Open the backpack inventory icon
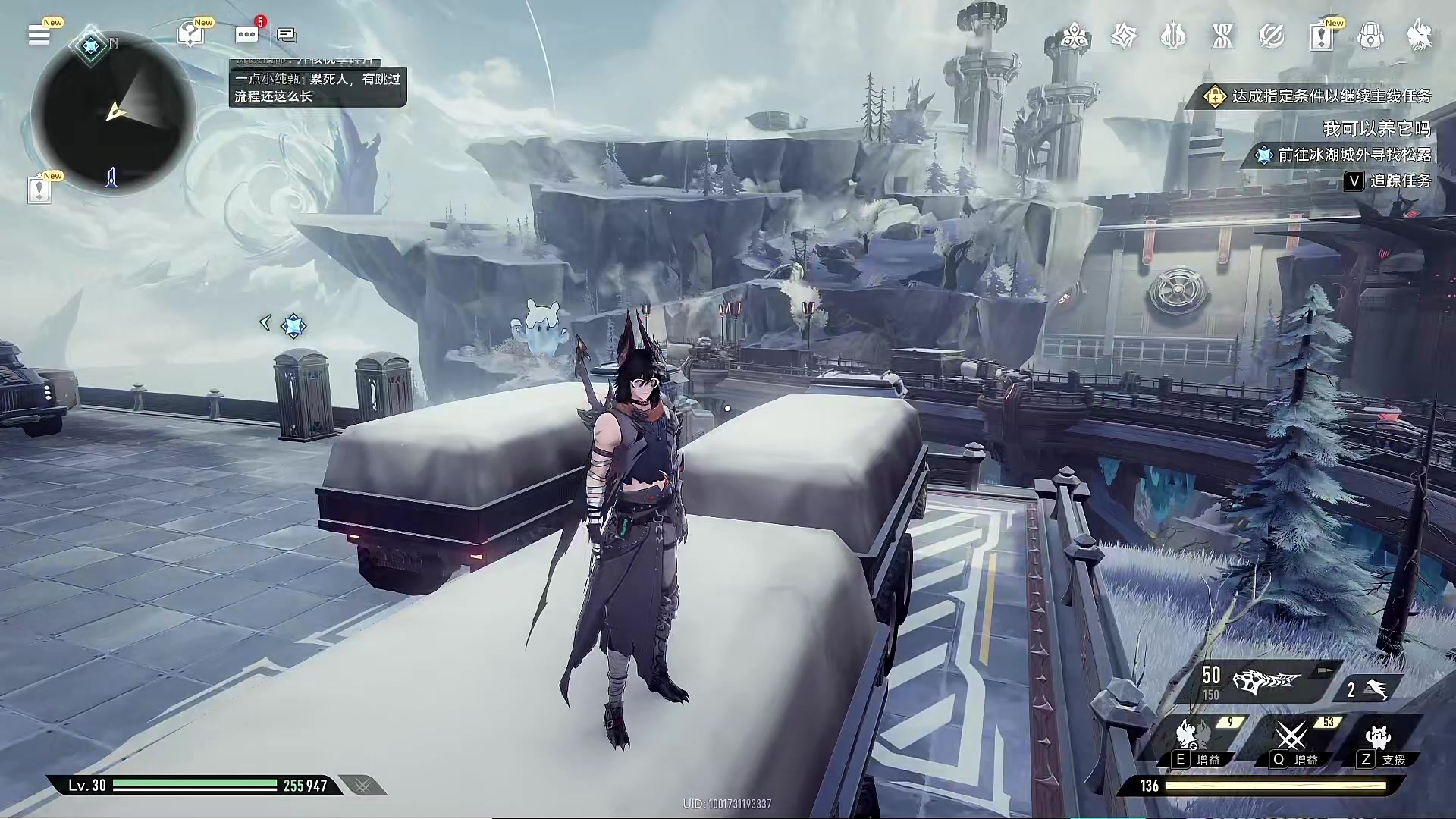Viewport: 1456px width, 819px height. point(1370,36)
